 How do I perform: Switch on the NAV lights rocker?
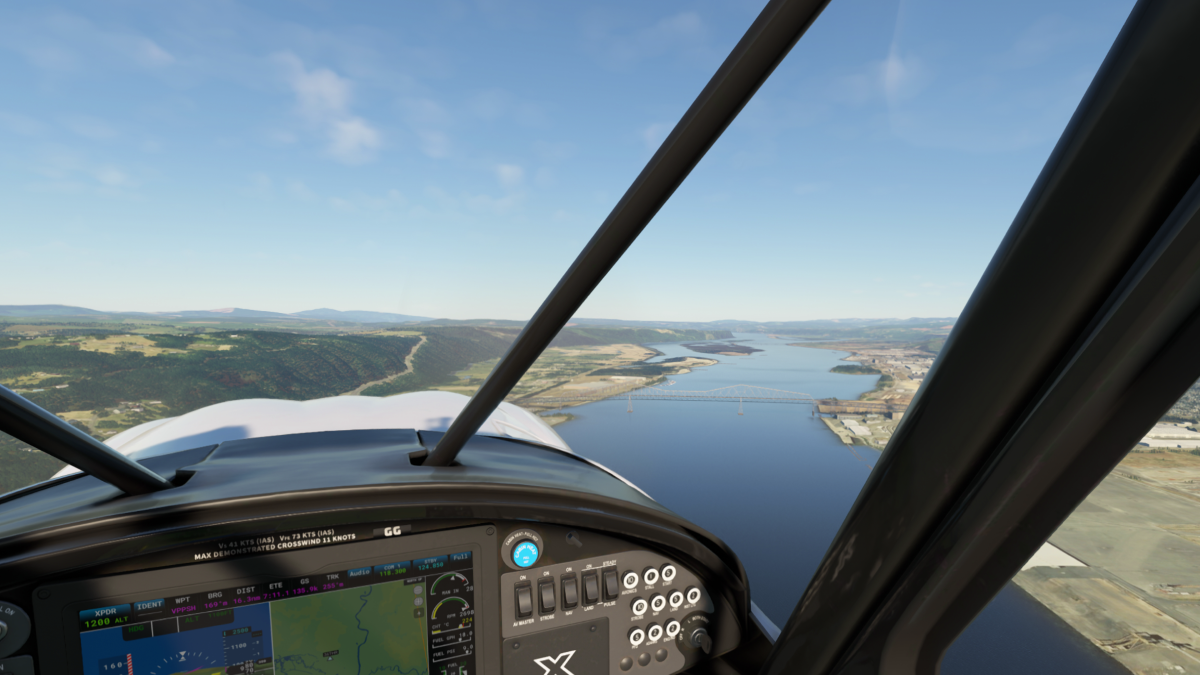569,591
